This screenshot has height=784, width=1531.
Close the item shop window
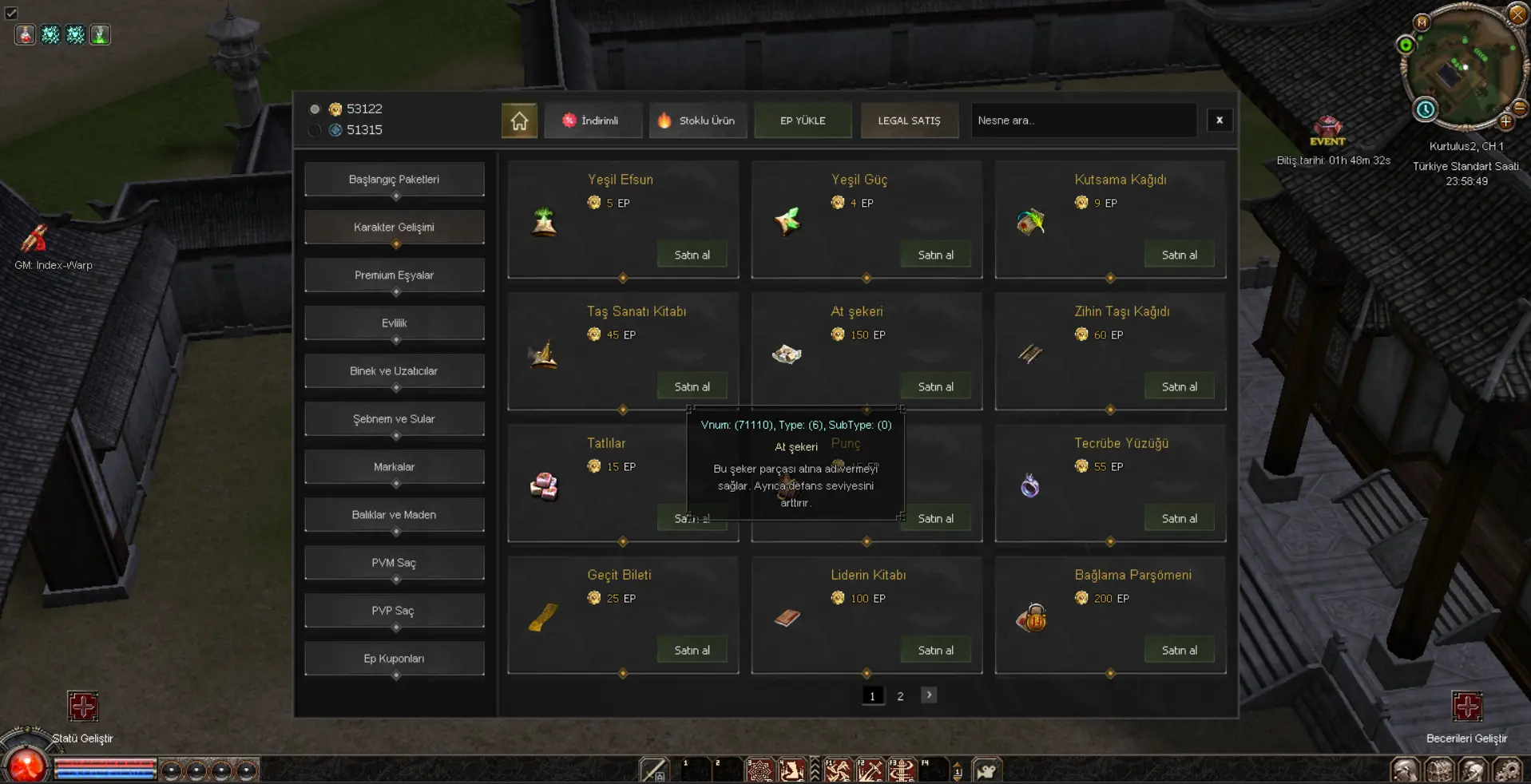click(x=1219, y=121)
